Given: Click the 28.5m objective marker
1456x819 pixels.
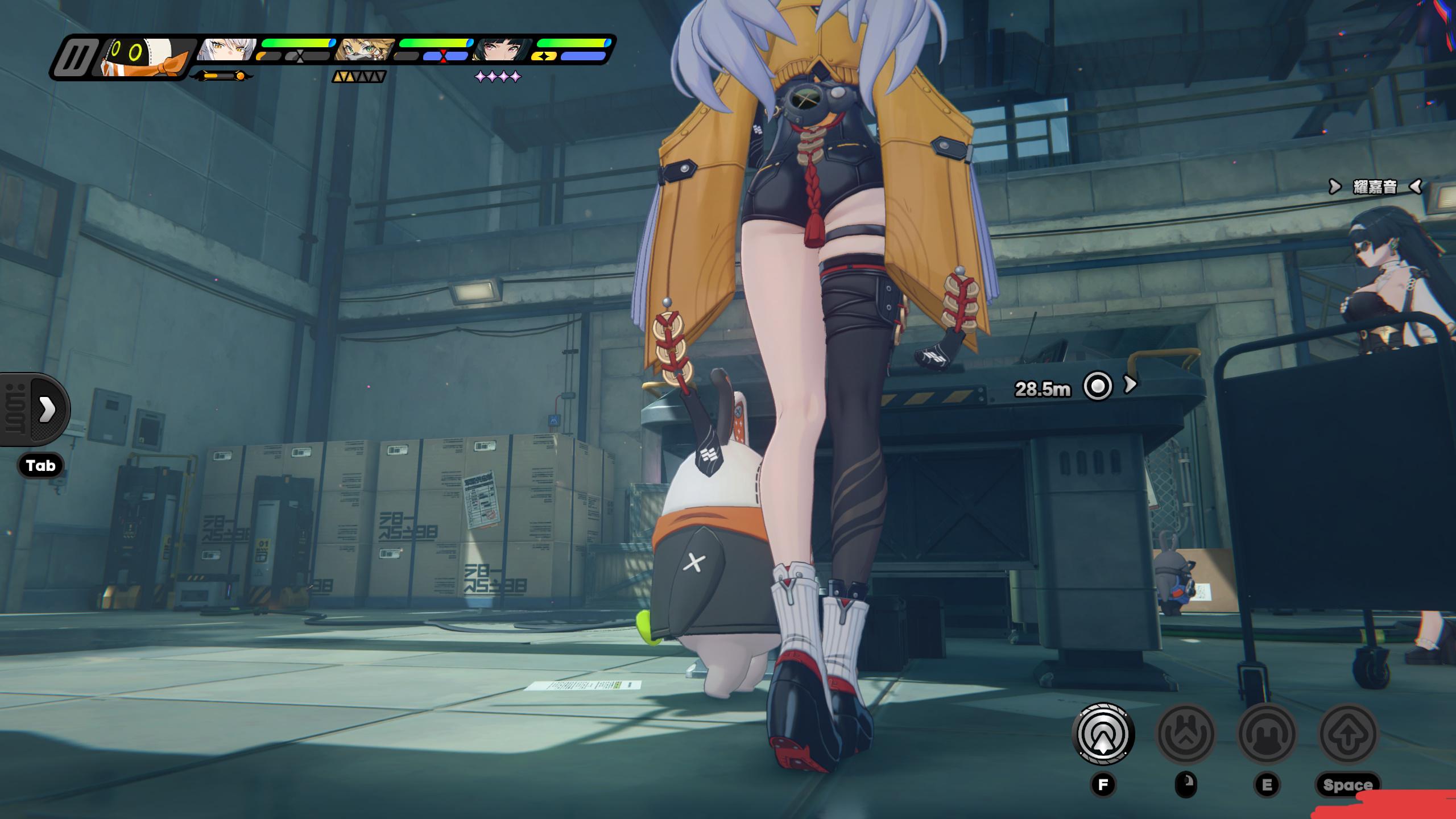Looking at the screenshot, I should click(x=1097, y=387).
